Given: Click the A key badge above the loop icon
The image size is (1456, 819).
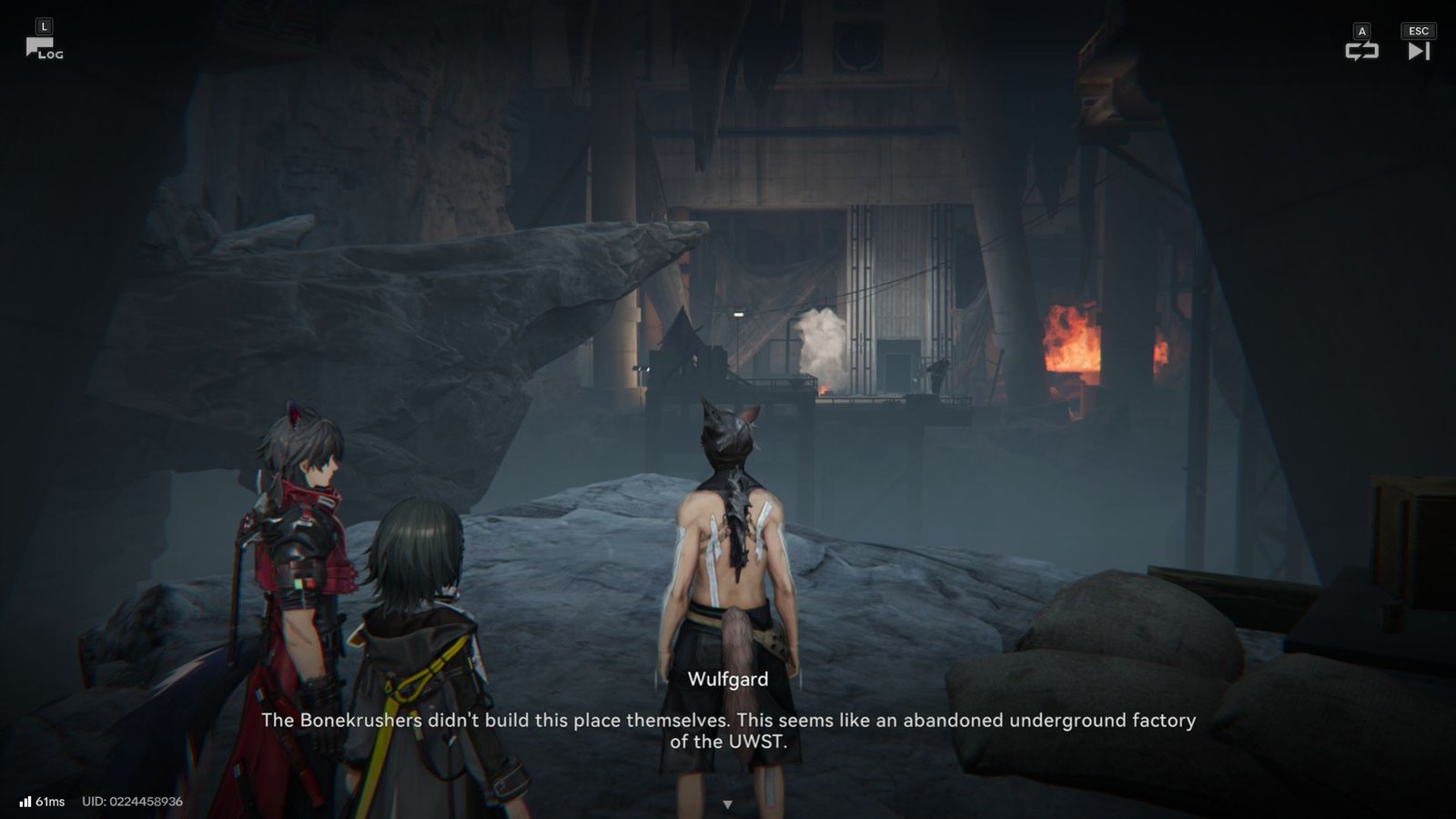Looking at the screenshot, I should (1362, 30).
